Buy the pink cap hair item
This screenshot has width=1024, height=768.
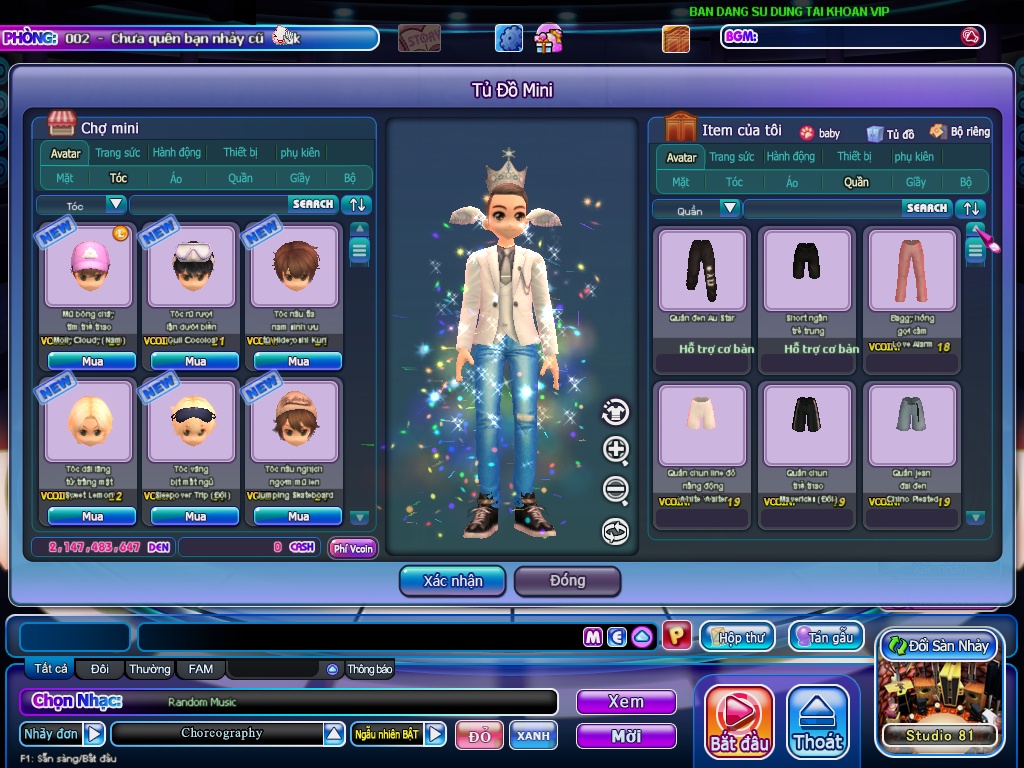pos(92,361)
